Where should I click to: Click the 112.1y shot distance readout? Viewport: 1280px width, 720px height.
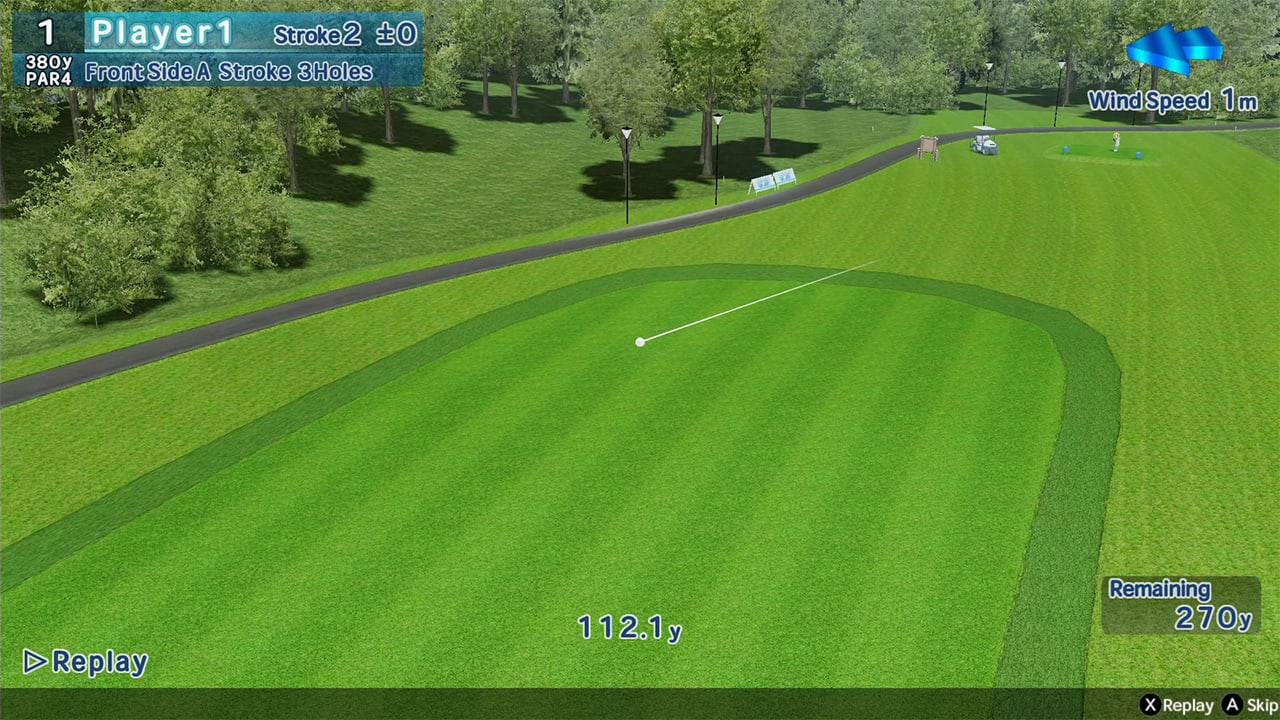point(629,630)
